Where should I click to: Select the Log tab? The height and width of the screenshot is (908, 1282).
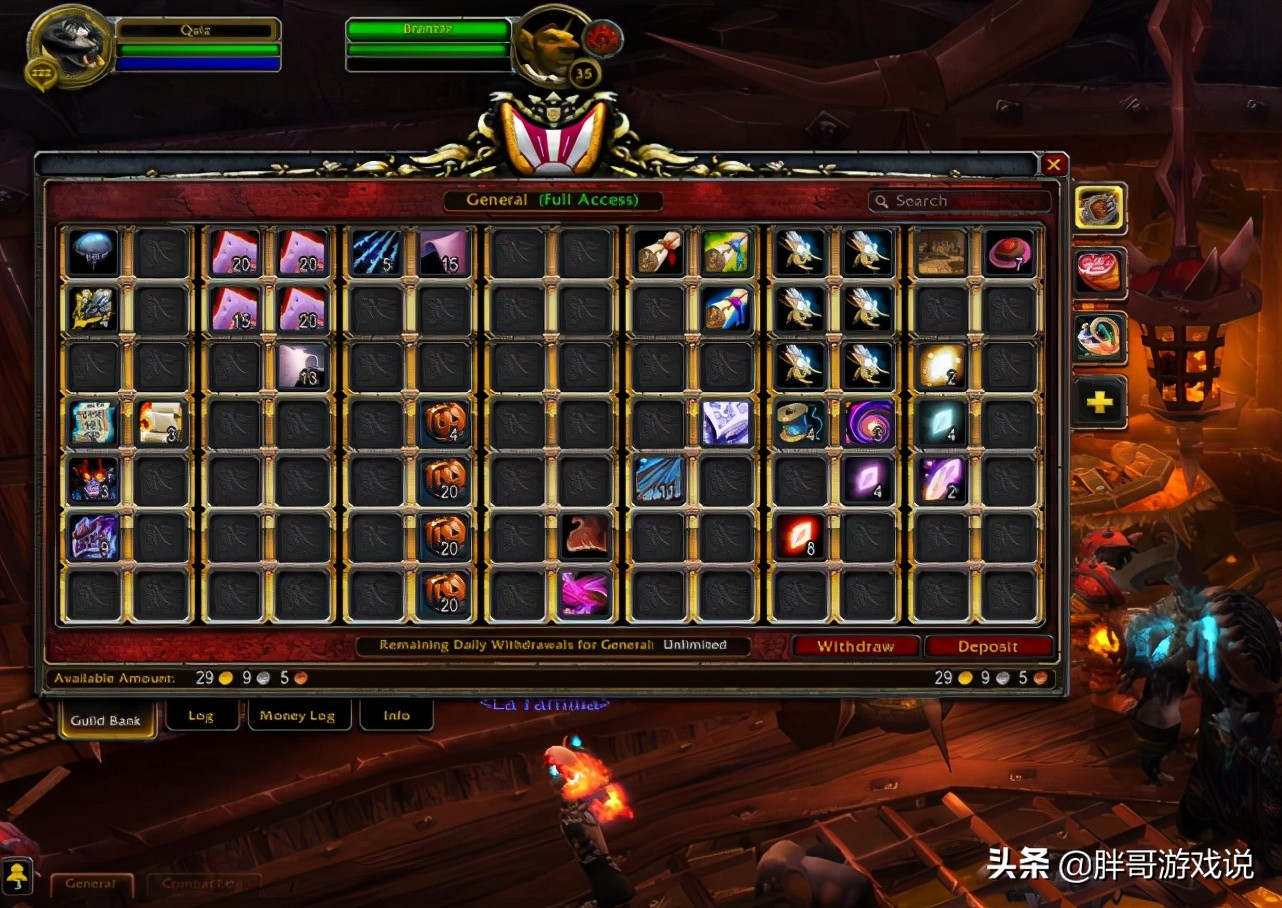pyautogui.click(x=202, y=715)
